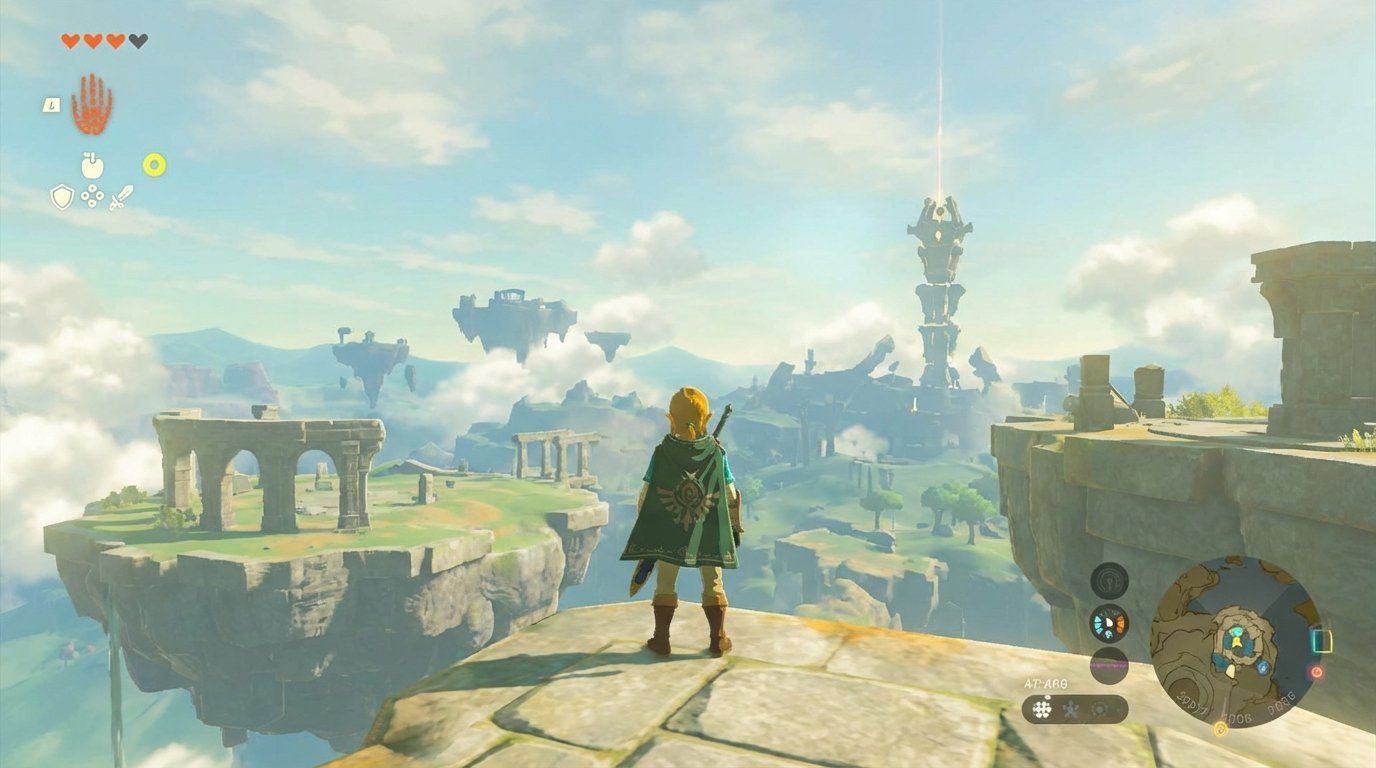Click the teal waypoint box on the minimap edge
This screenshot has width=1376, height=768.
tap(1323, 641)
